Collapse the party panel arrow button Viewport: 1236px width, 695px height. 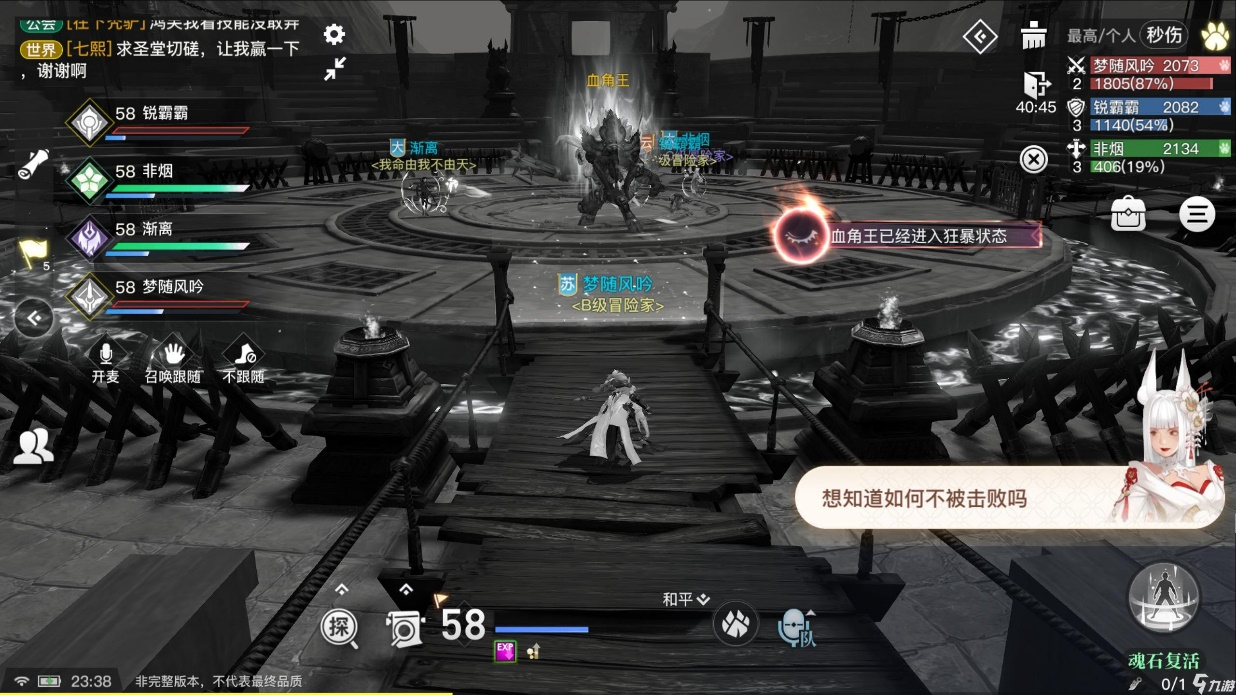[x=35, y=319]
